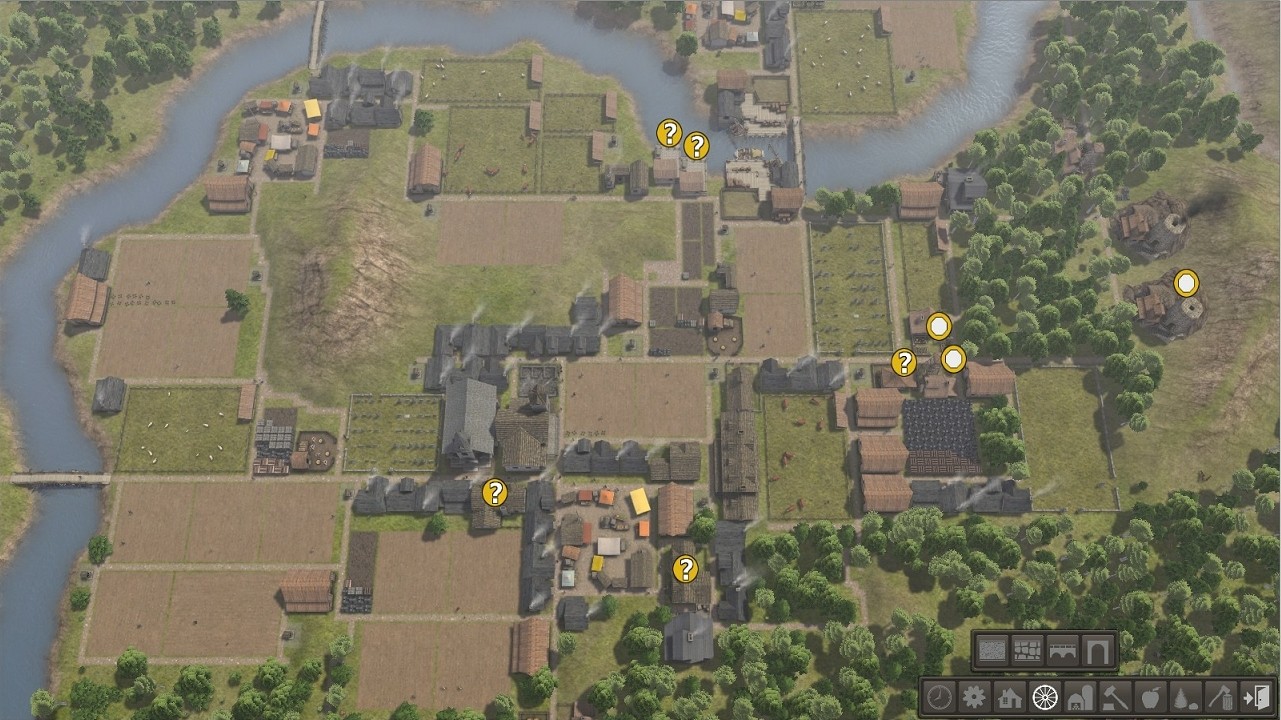
Task: Open the tree and rock resource menu
Action: [x=1184, y=697]
